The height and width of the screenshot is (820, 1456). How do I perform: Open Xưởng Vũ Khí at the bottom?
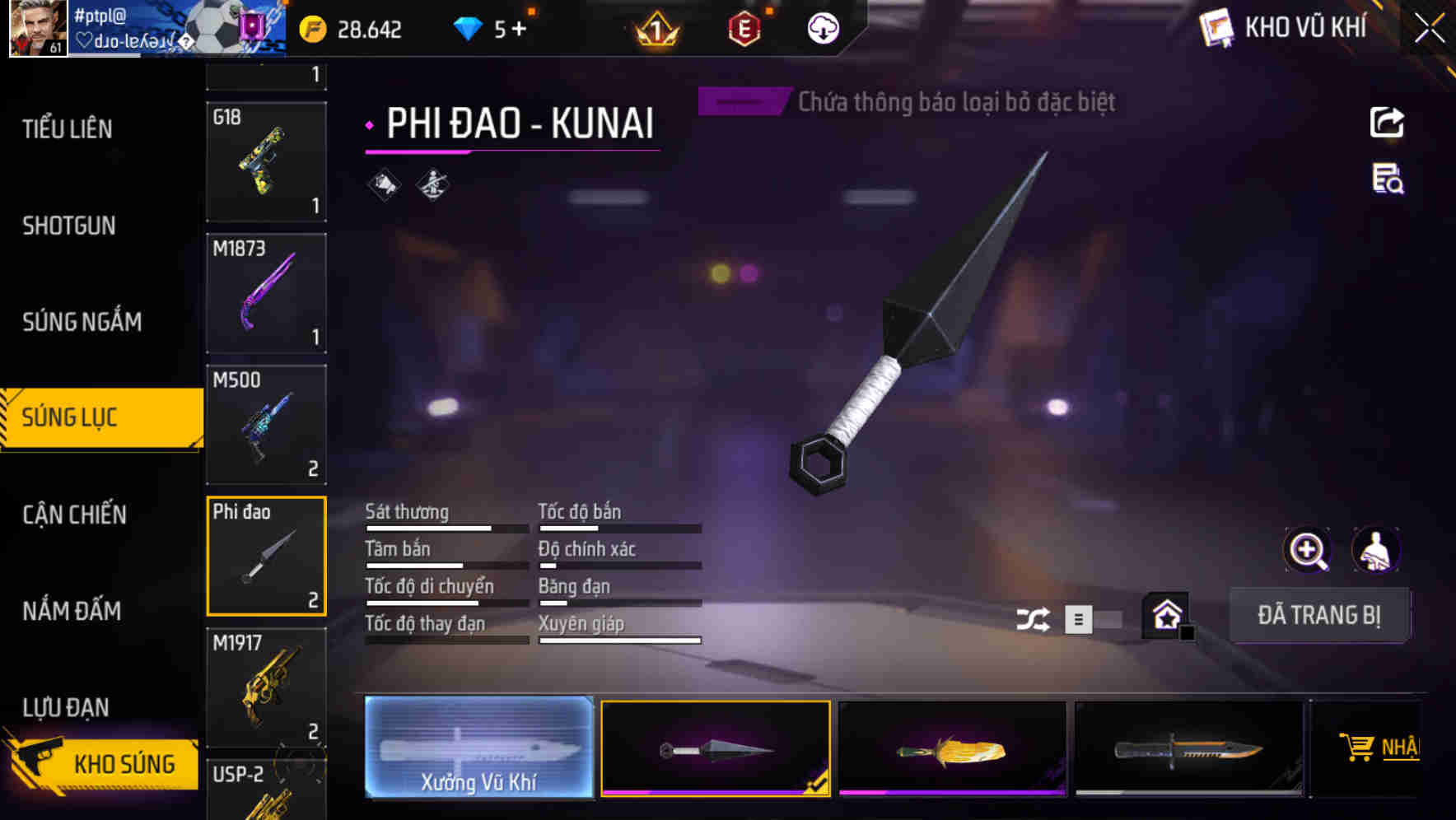478,748
